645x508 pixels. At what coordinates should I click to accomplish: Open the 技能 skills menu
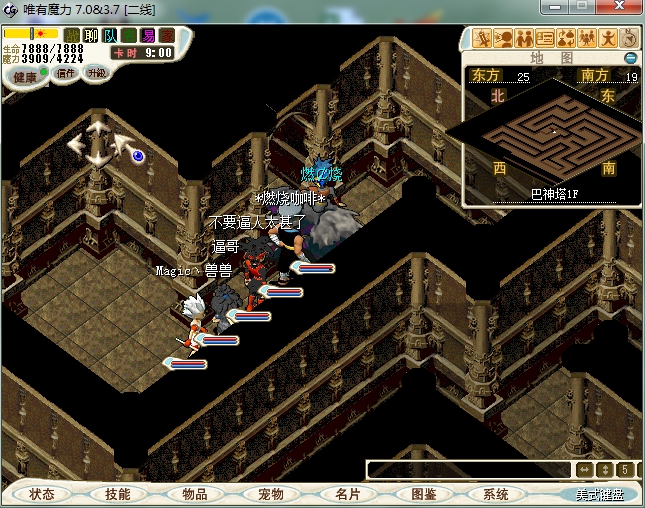point(118,494)
